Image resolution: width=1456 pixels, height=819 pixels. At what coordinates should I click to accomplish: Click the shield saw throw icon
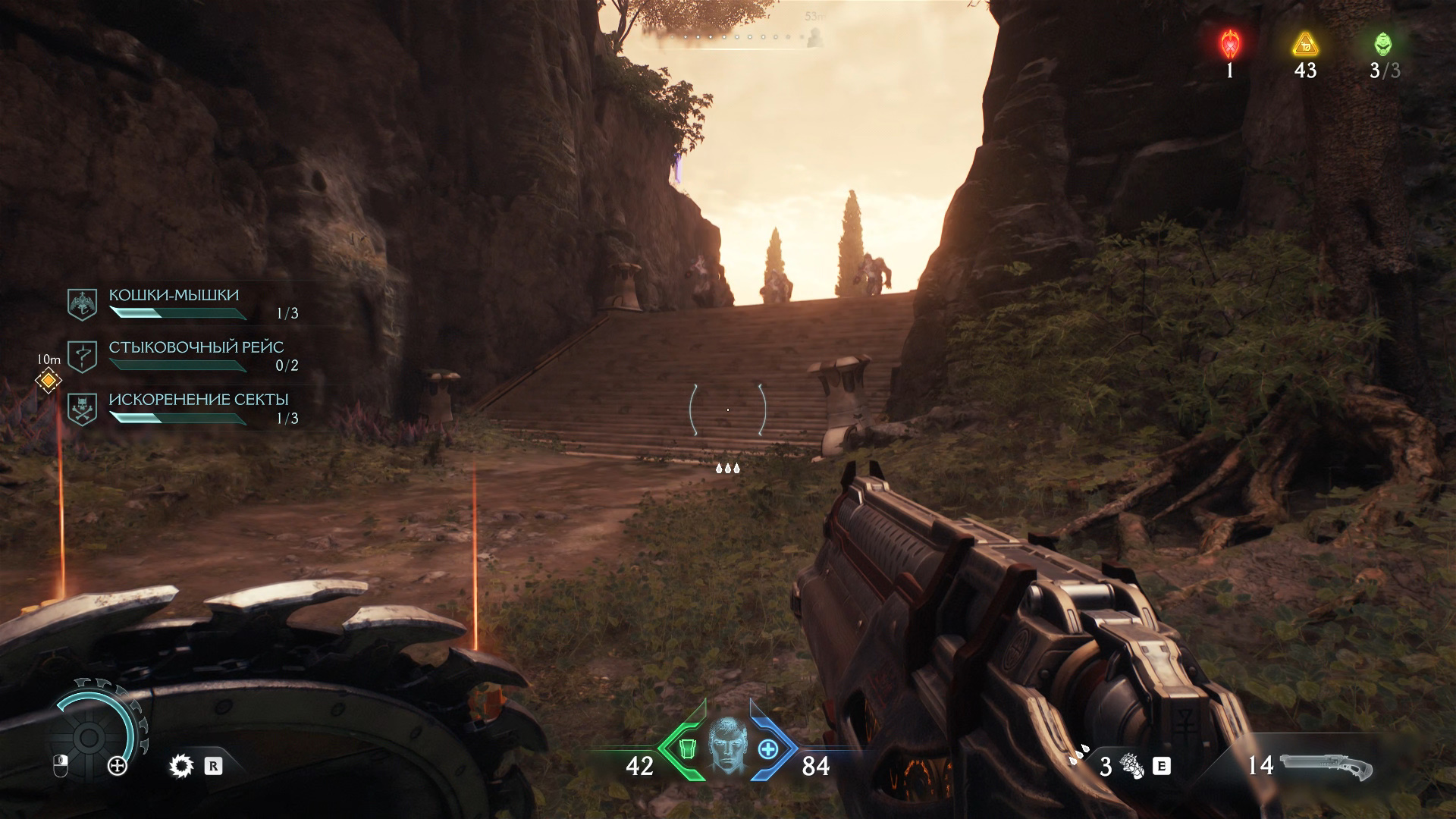(181, 766)
